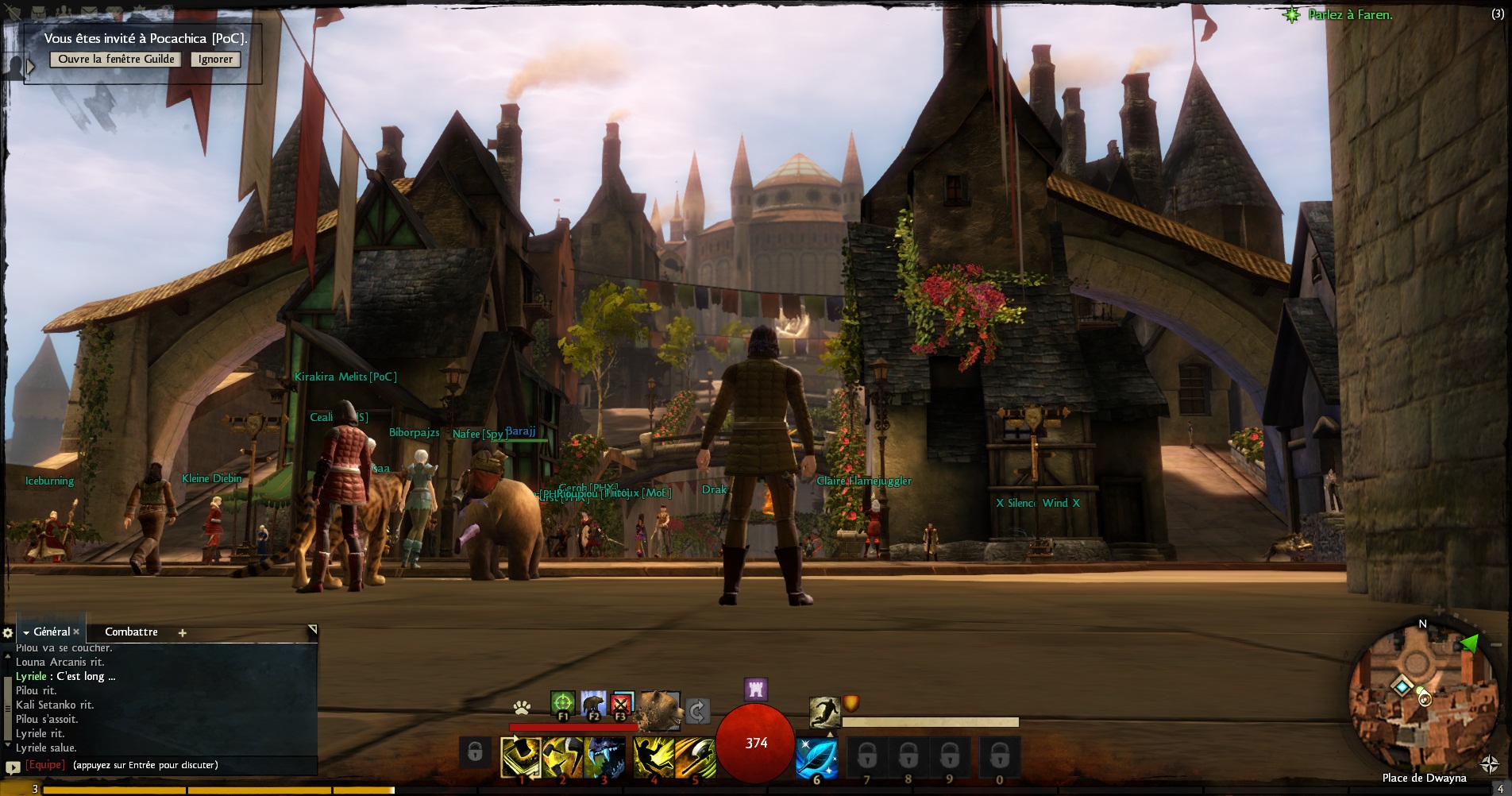Swap pets with the grey arrow button

(x=697, y=711)
